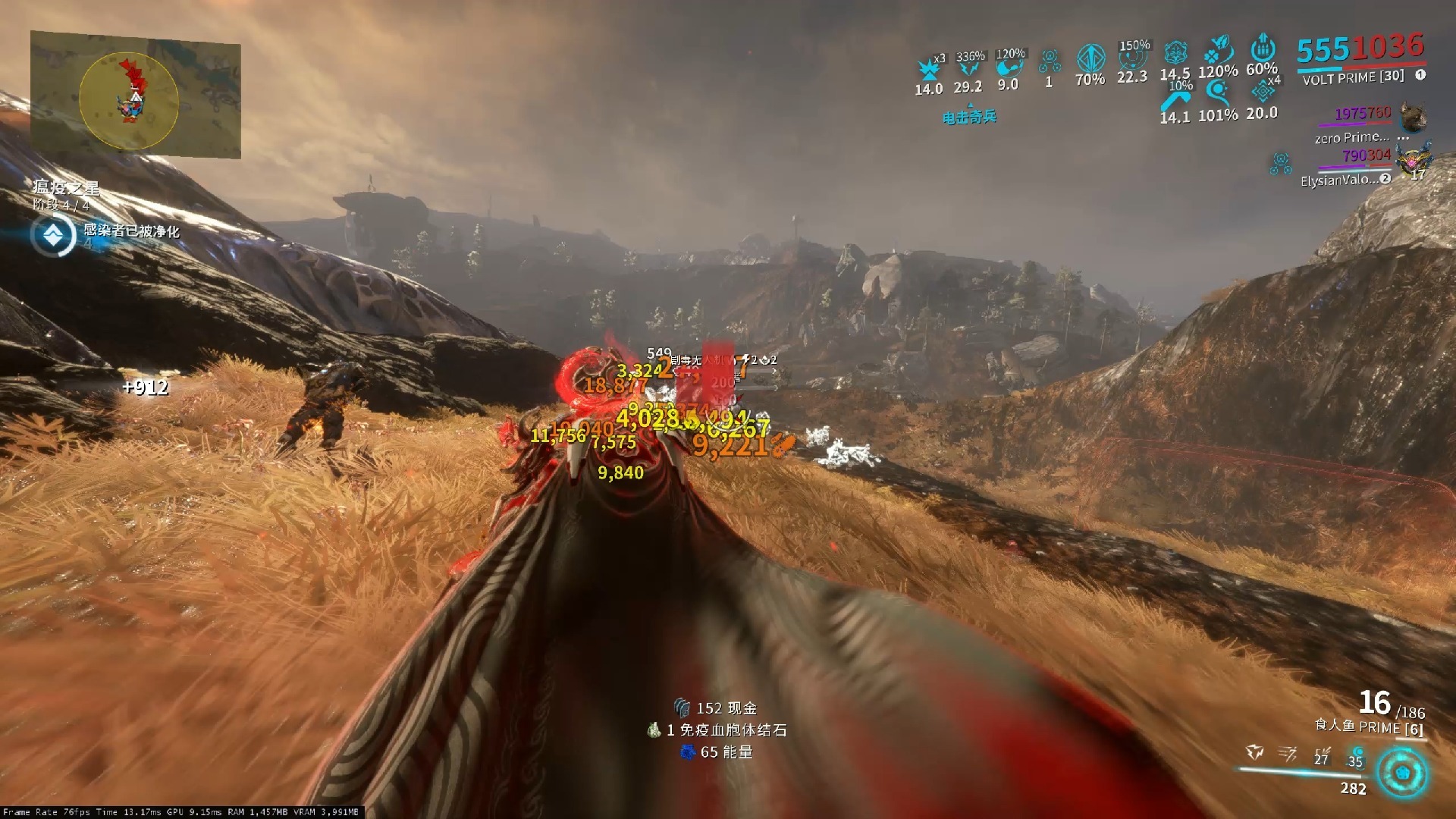Click the 60% ammo-and-arrow buff icon

point(1263,47)
